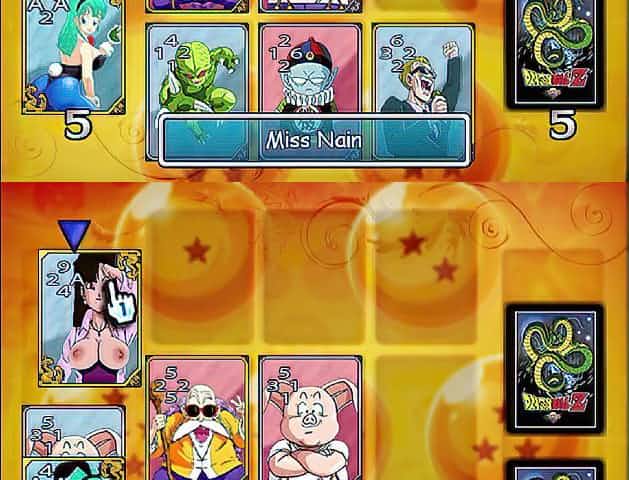Image resolution: width=629 pixels, height=480 pixels.
Task: Choose the Oolong card beside Master Roshi
Action: pos(308,418)
